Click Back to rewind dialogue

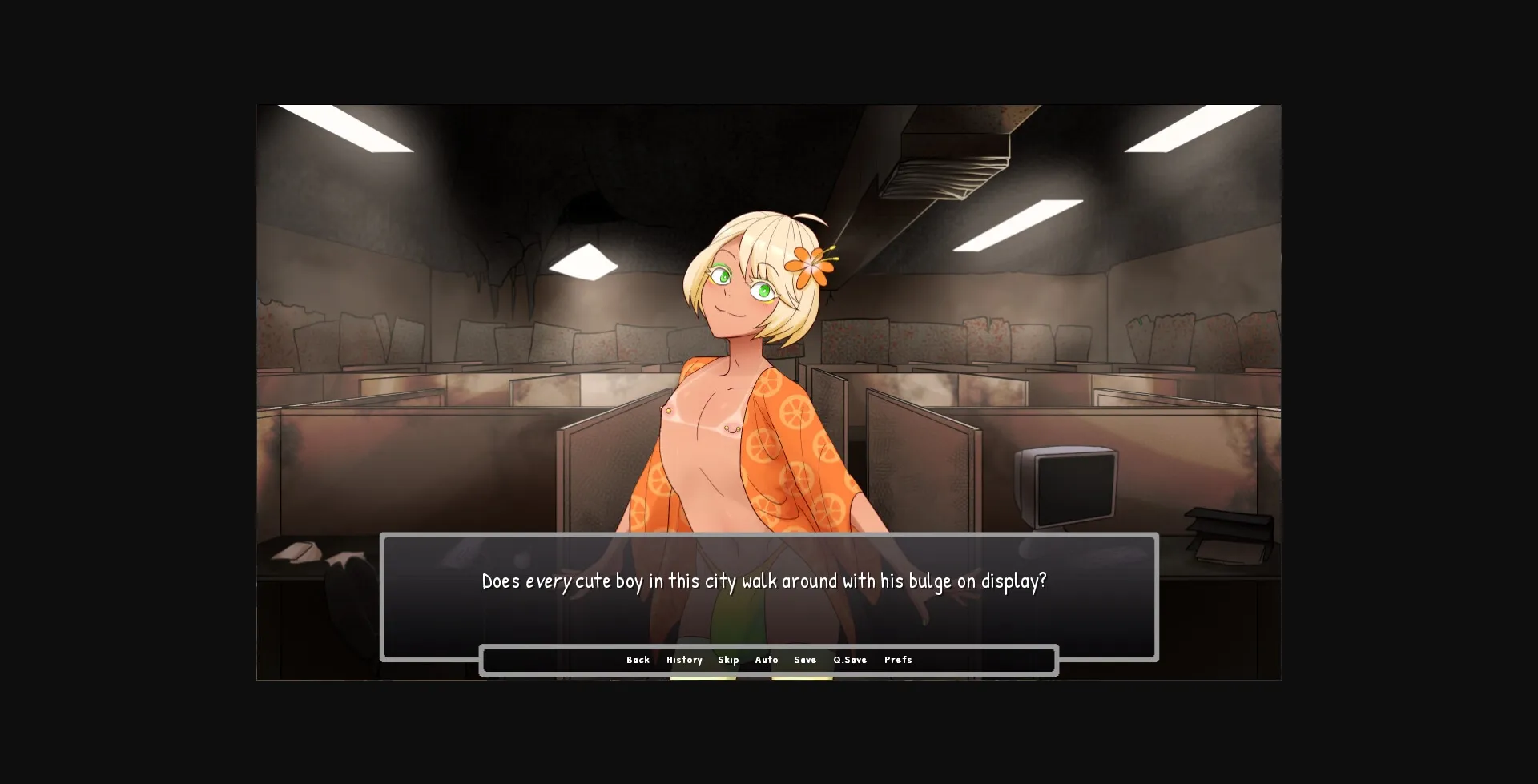638,660
